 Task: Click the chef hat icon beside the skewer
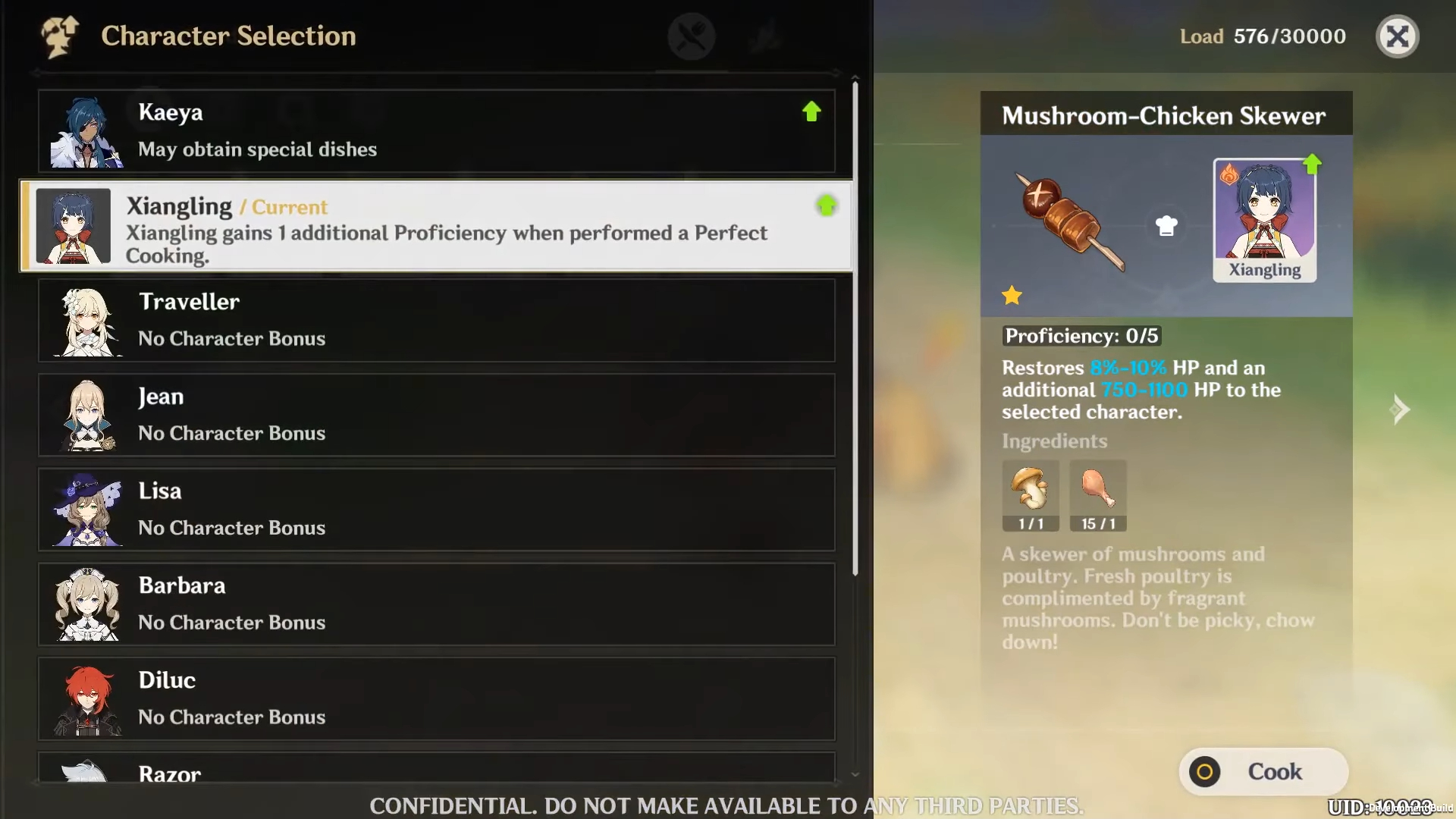1166,225
